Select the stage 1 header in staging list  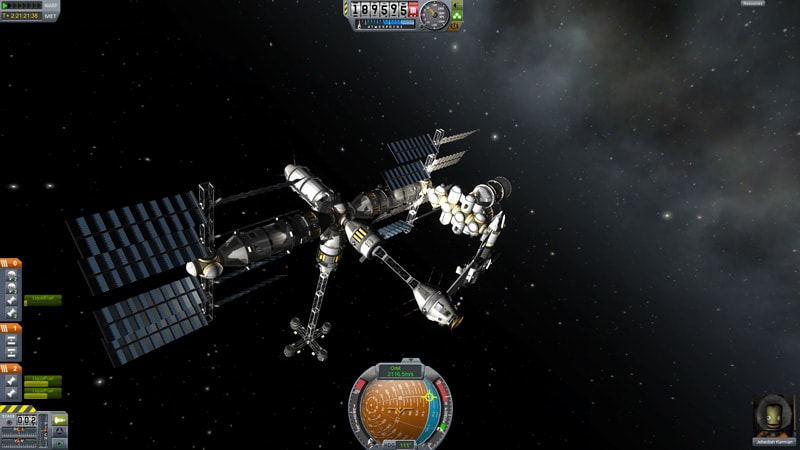point(12,326)
